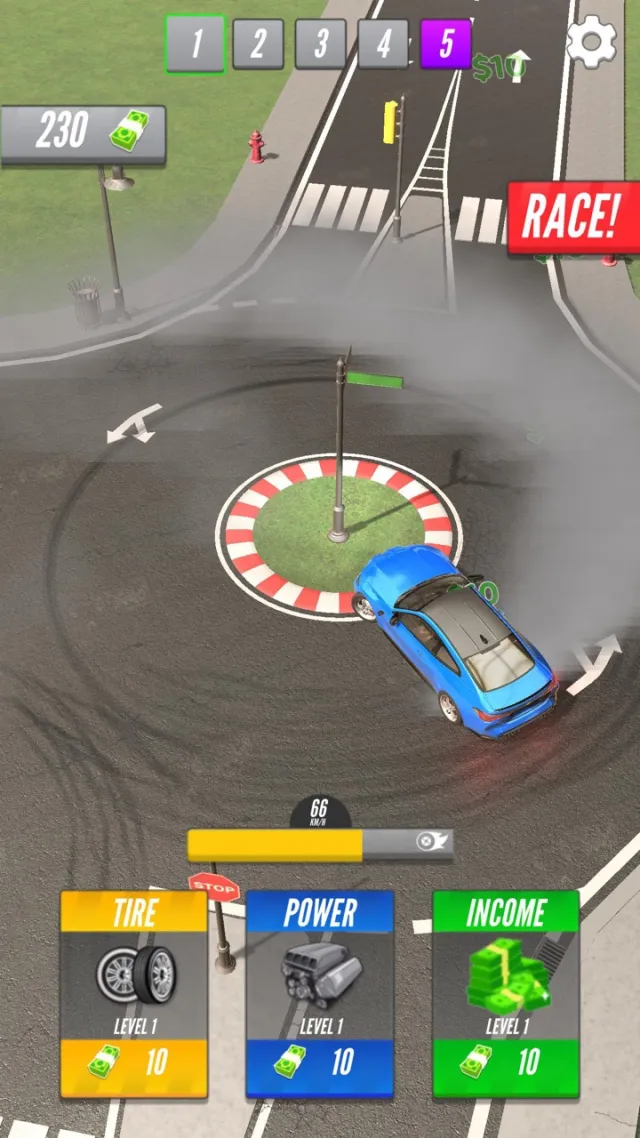Select stage 1 box

click(195, 44)
